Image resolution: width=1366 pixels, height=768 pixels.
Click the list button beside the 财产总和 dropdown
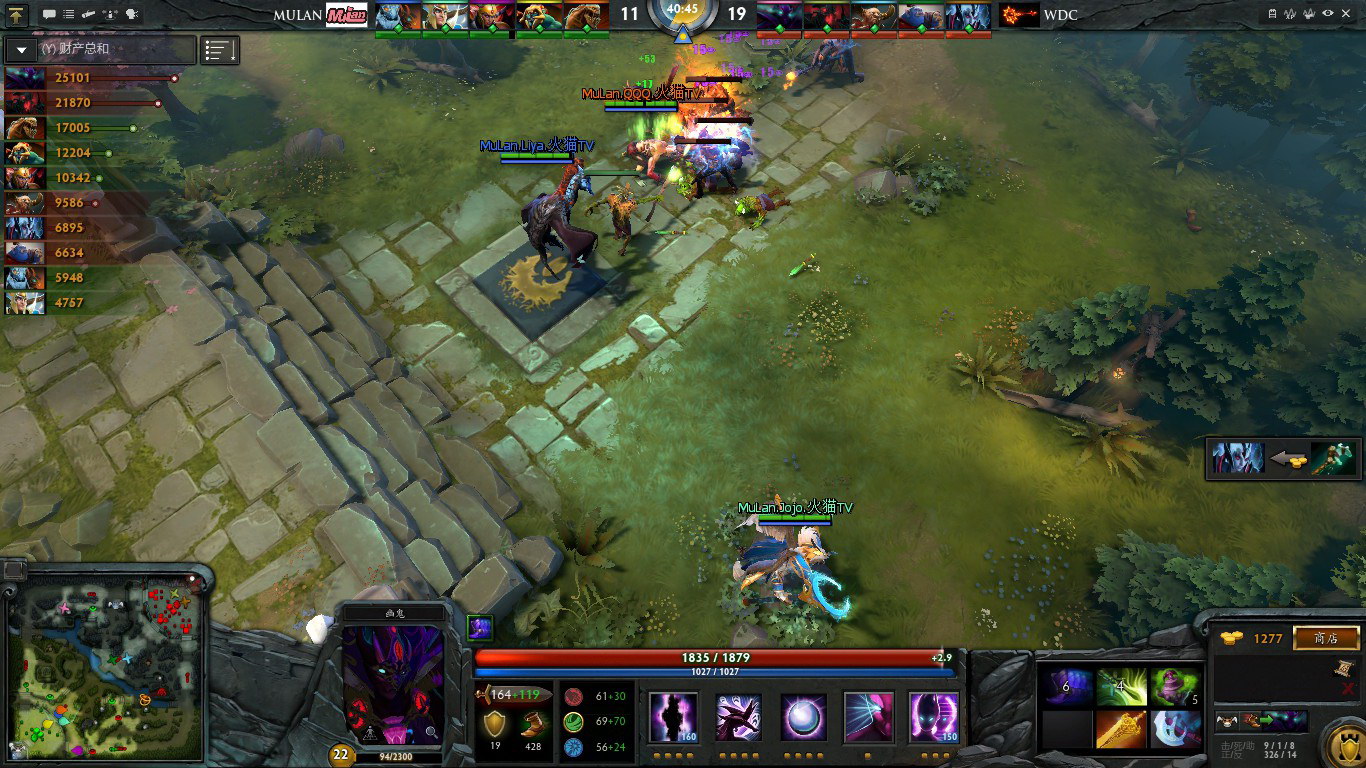click(220, 50)
